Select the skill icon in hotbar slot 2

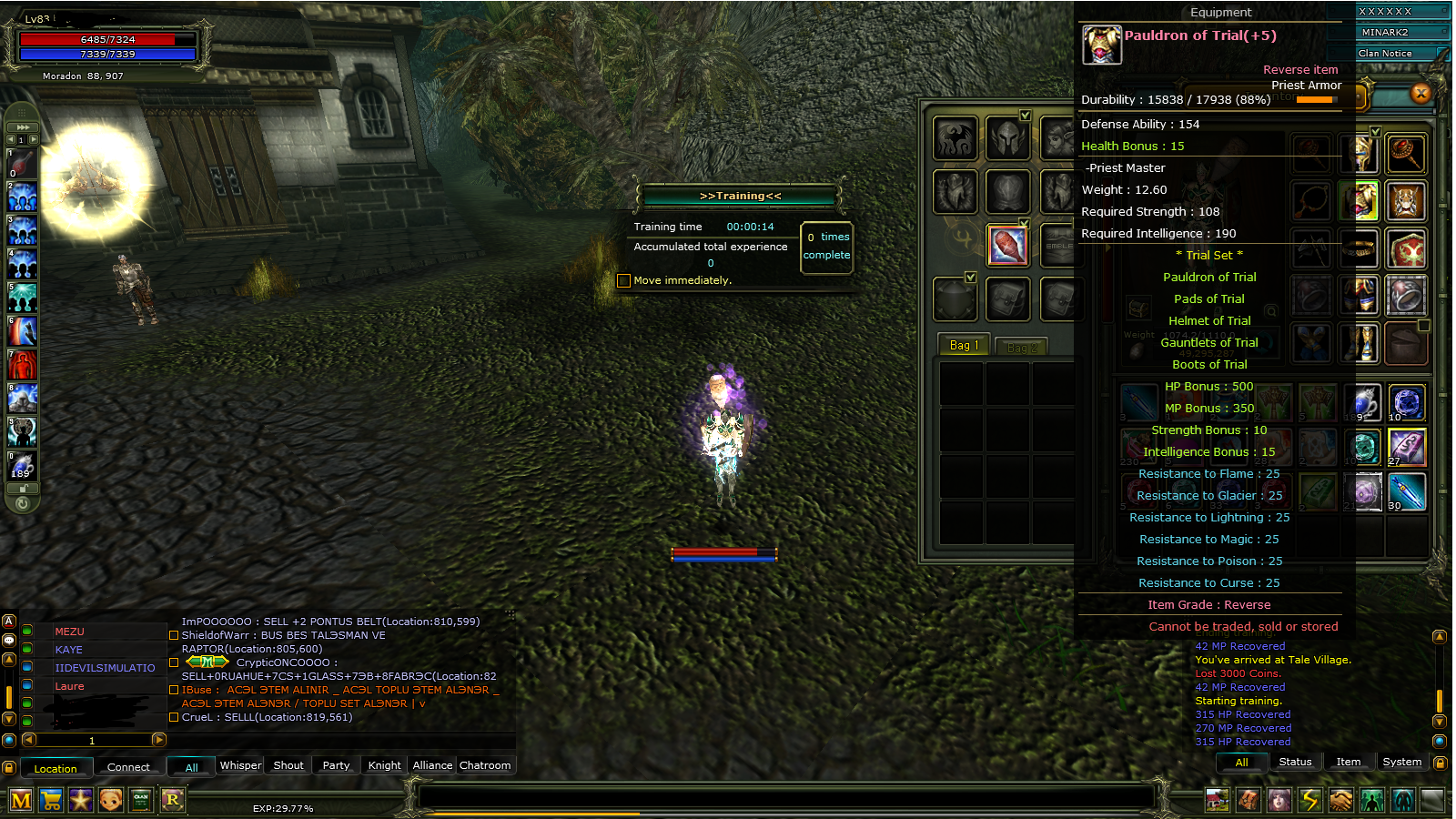tap(22, 197)
